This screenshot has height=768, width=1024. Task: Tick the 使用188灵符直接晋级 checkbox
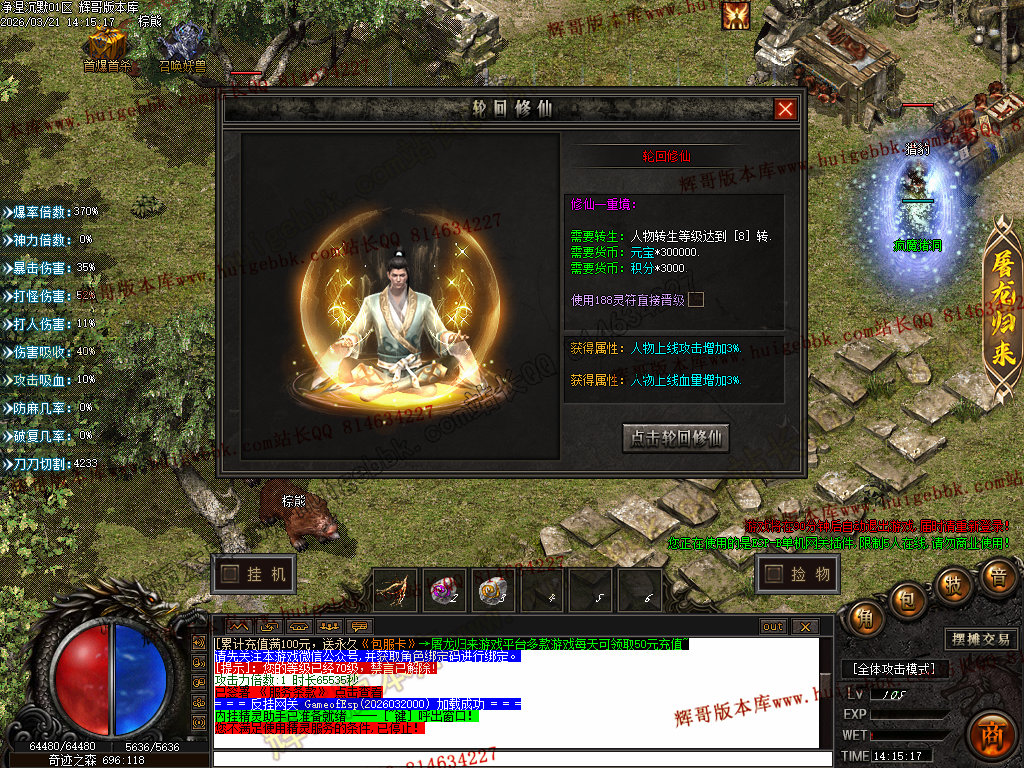[696, 299]
